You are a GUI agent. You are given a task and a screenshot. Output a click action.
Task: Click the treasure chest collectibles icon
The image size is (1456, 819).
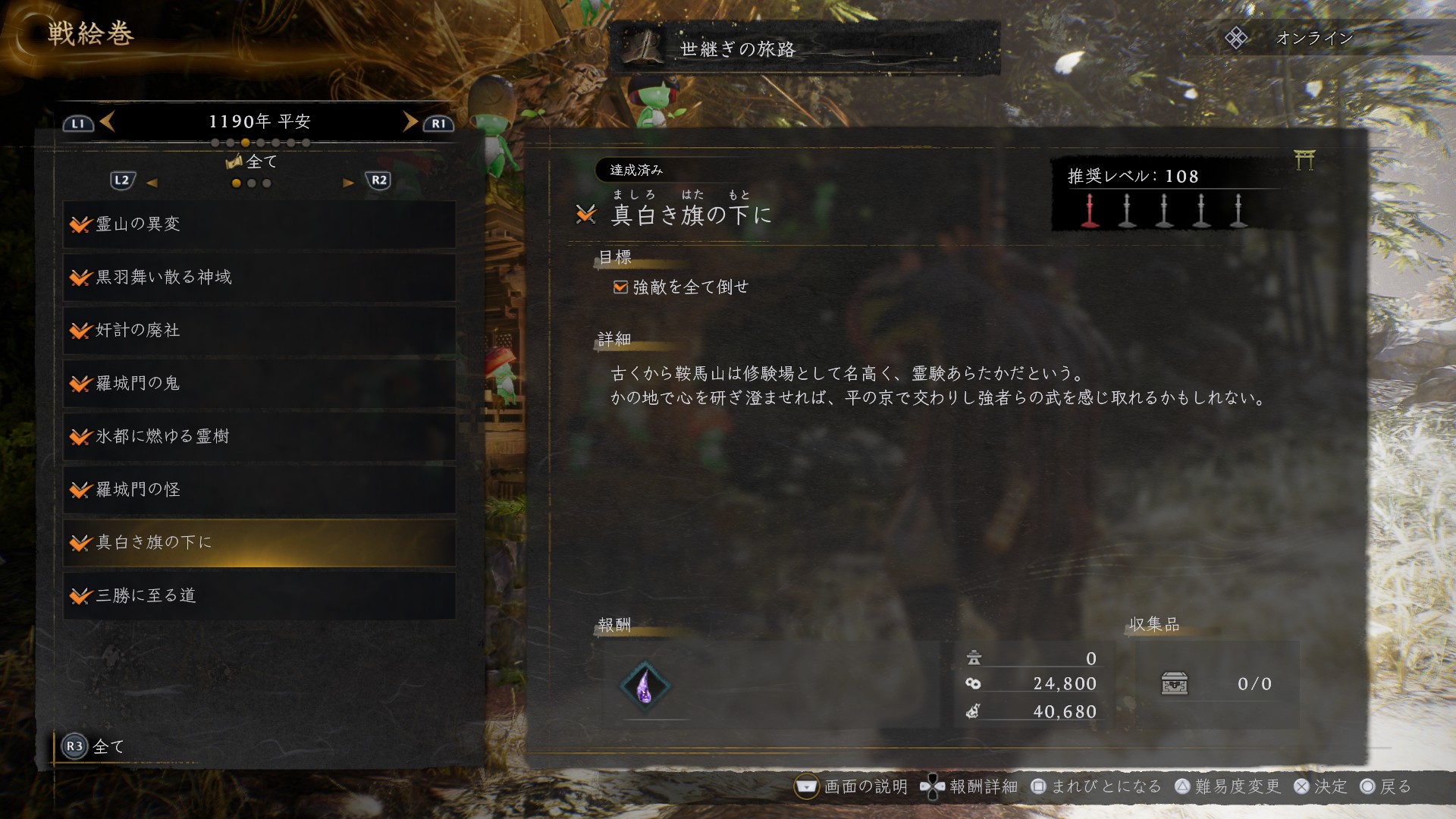click(1174, 684)
